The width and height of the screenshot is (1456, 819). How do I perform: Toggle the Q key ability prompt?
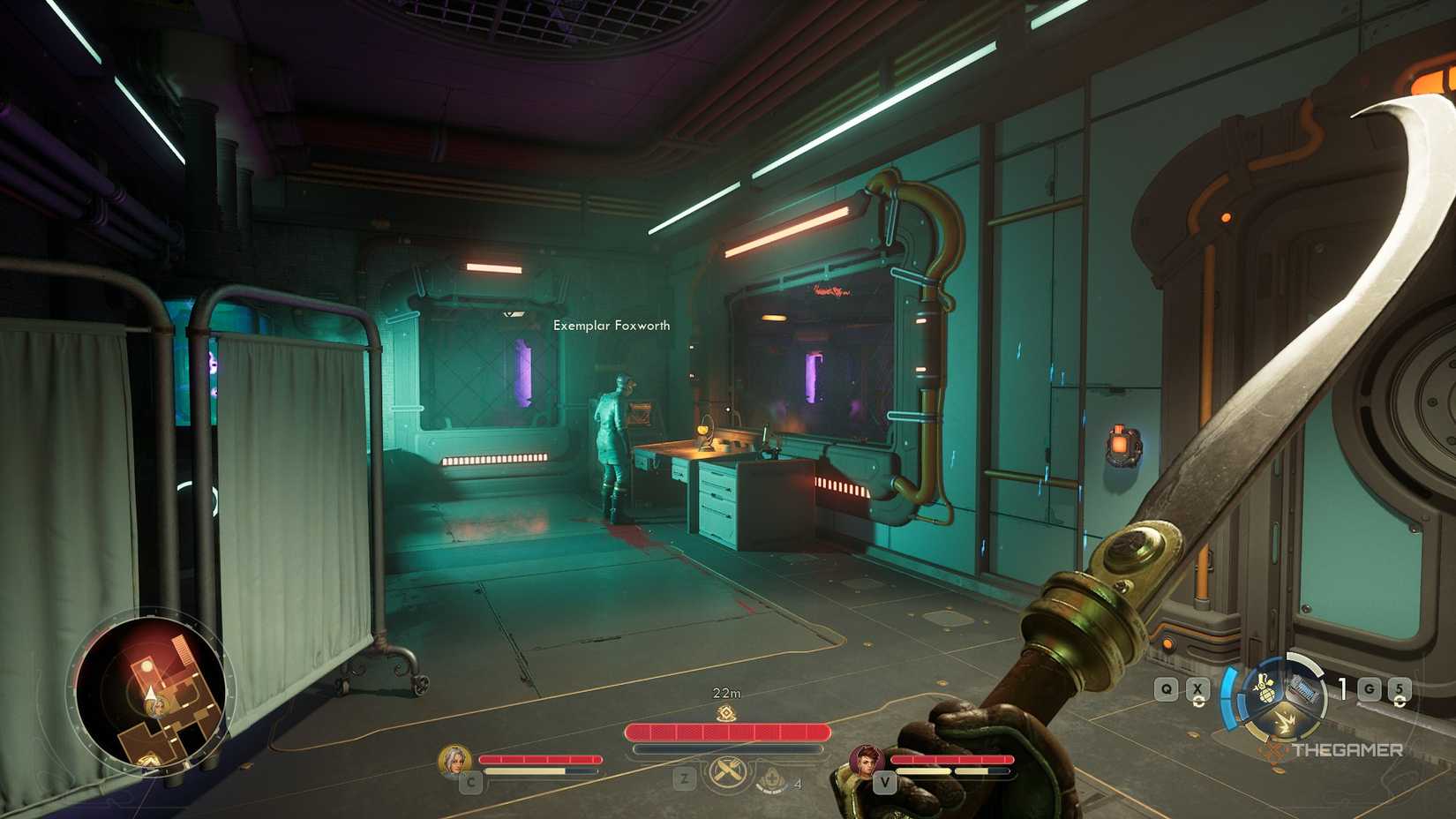(x=1166, y=688)
